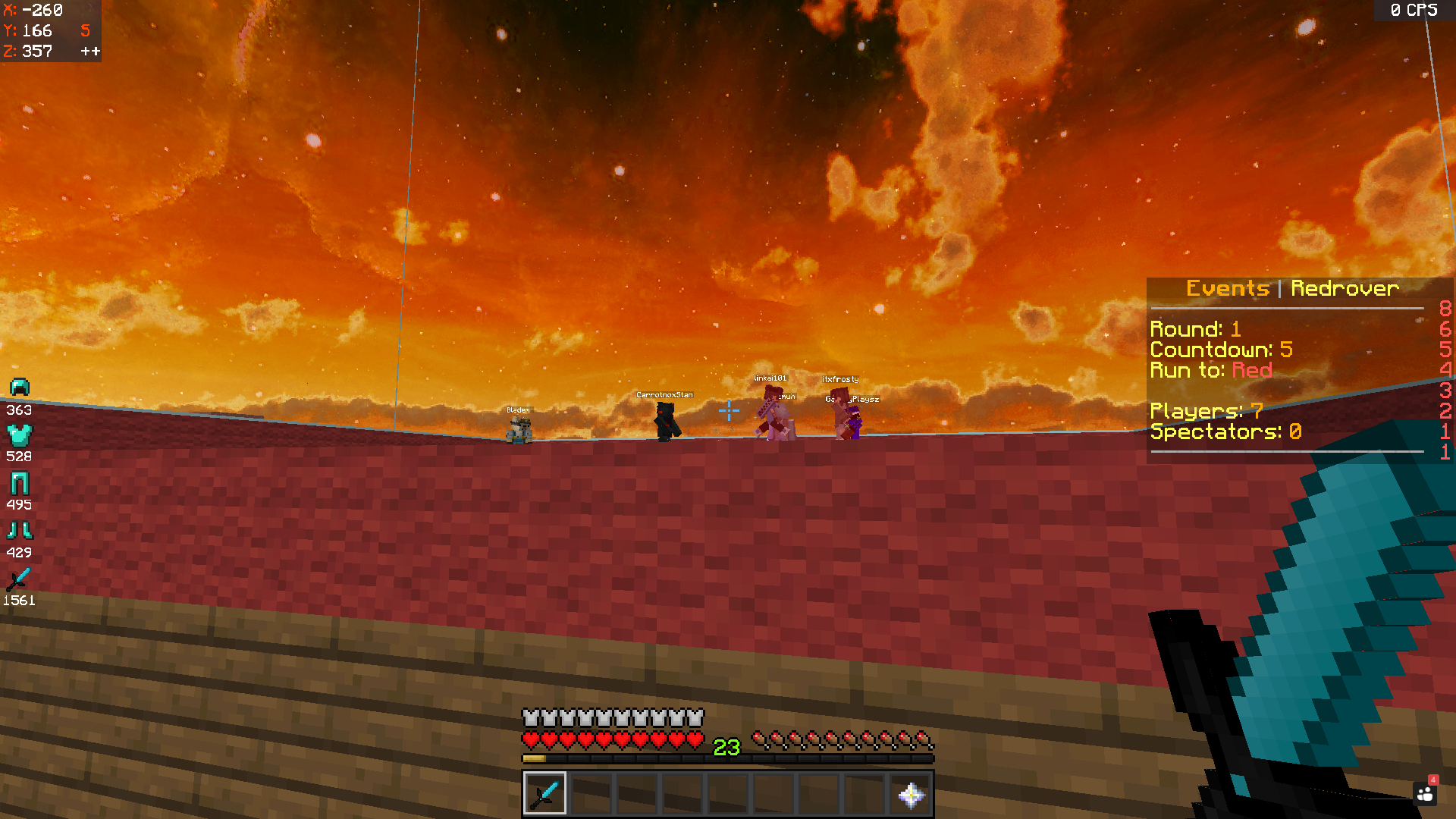Click the diamond leggings durability icon

click(20, 483)
